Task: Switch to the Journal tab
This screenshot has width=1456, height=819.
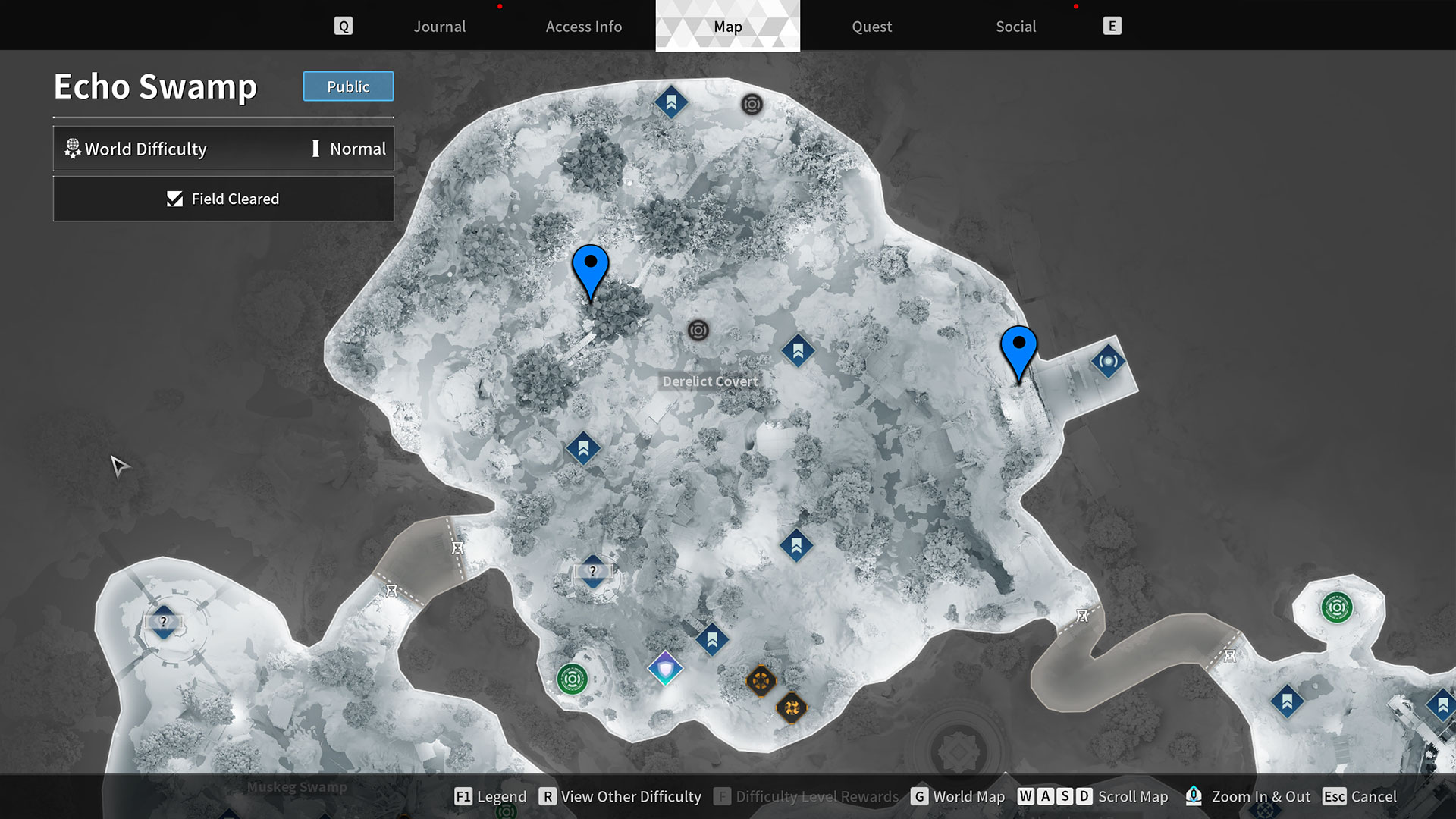Action: click(x=439, y=26)
